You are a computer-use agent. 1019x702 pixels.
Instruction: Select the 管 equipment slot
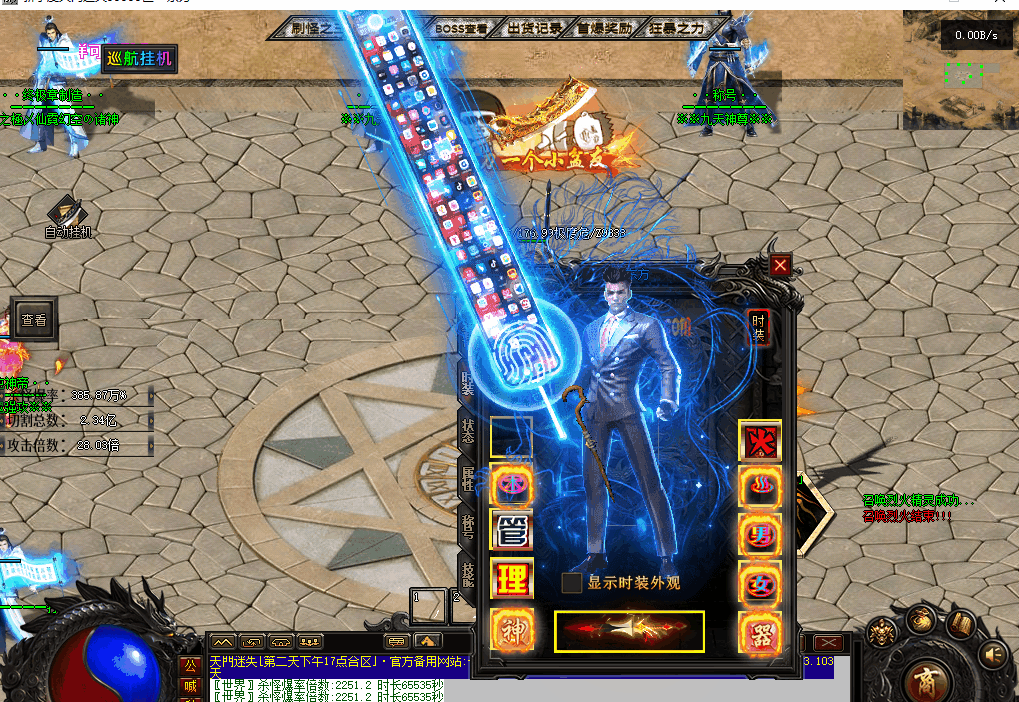coord(511,531)
